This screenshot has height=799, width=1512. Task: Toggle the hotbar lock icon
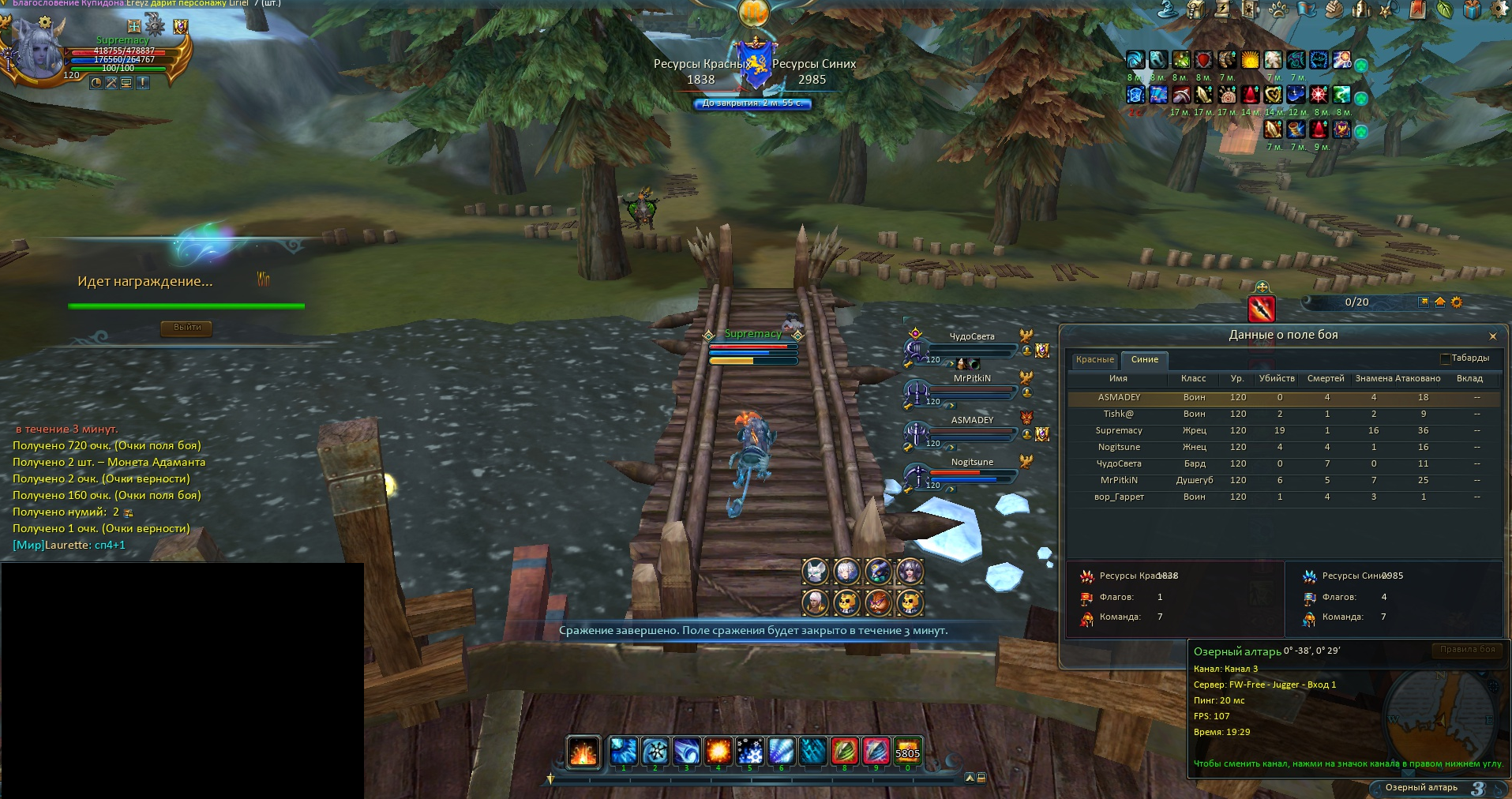[x=981, y=778]
